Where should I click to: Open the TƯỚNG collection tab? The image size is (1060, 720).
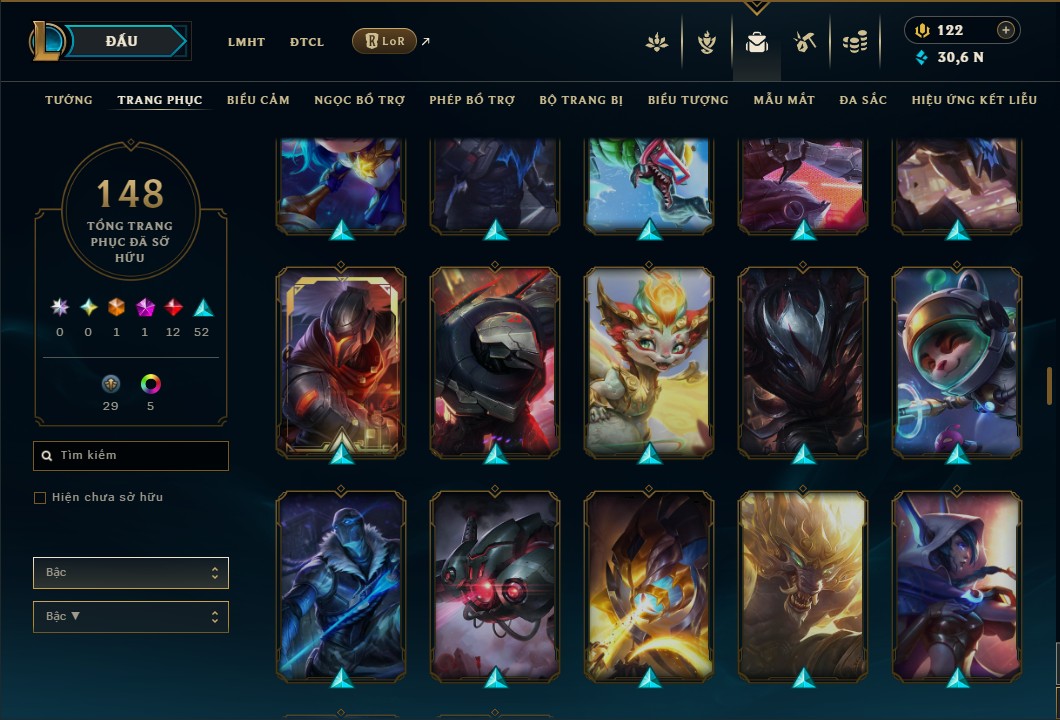[69, 100]
